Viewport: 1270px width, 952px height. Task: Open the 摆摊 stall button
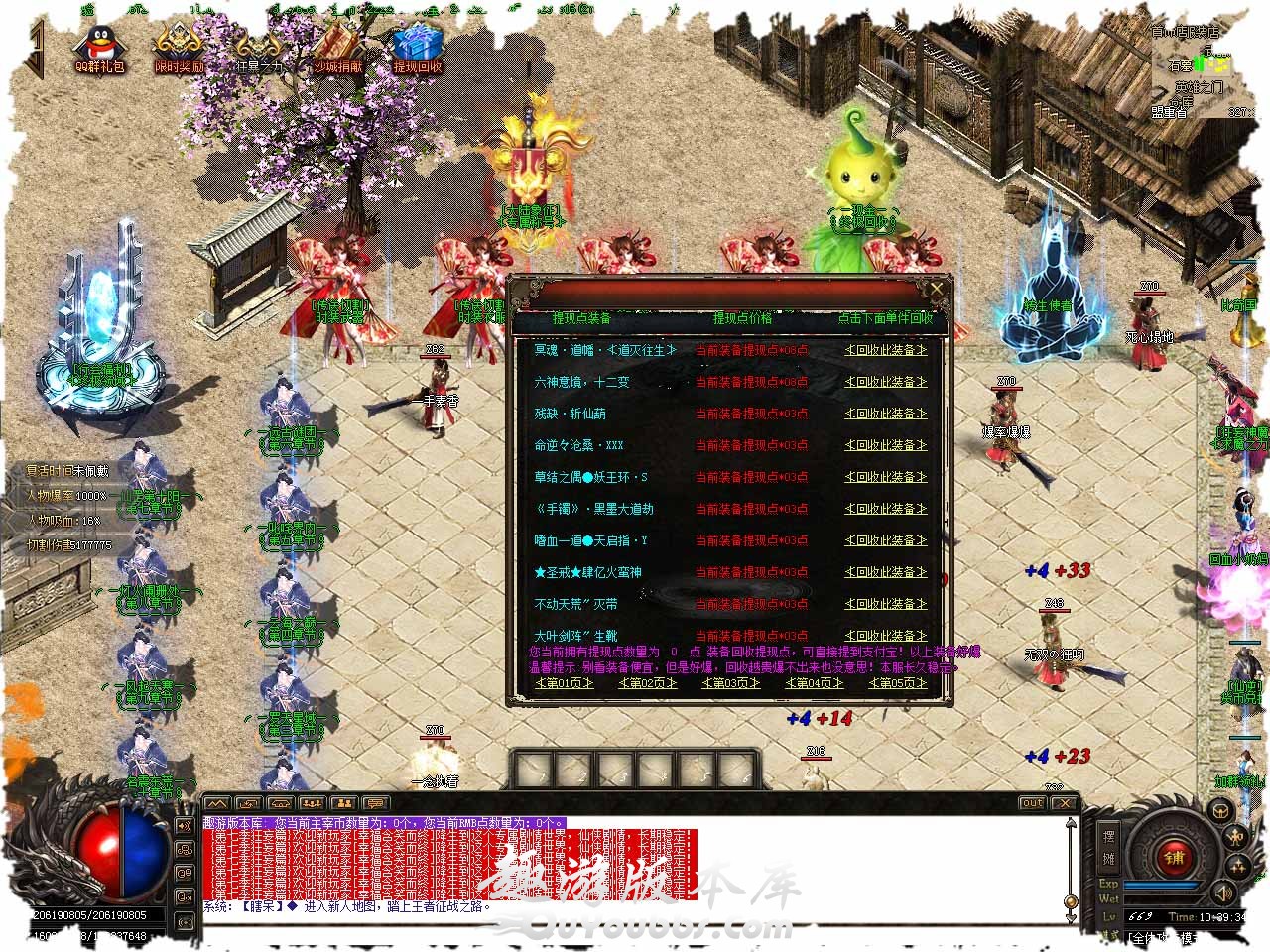(1108, 846)
